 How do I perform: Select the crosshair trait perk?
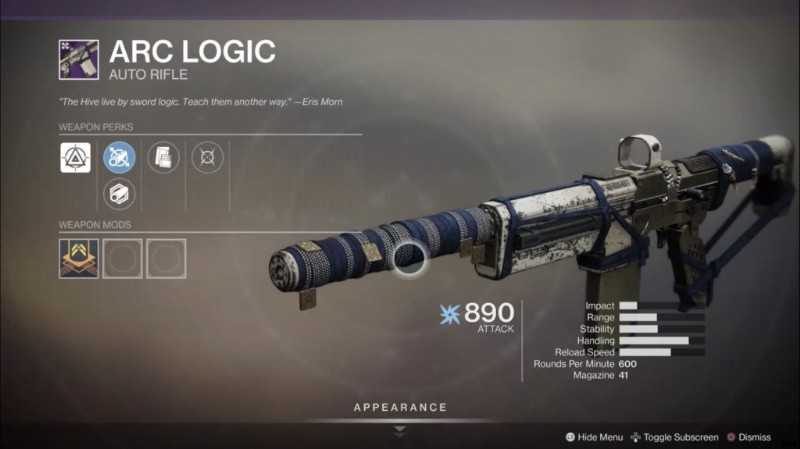pyautogui.click(x=207, y=156)
